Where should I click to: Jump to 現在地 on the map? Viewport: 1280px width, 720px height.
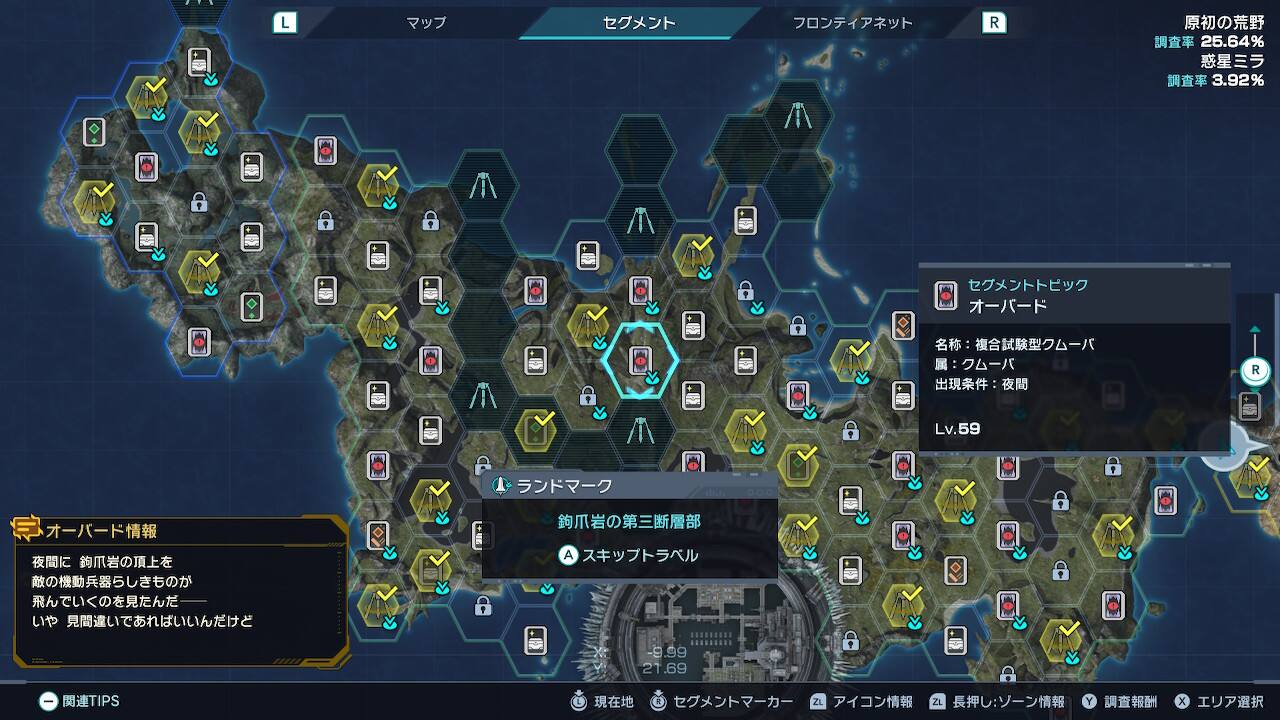pos(602,701)
